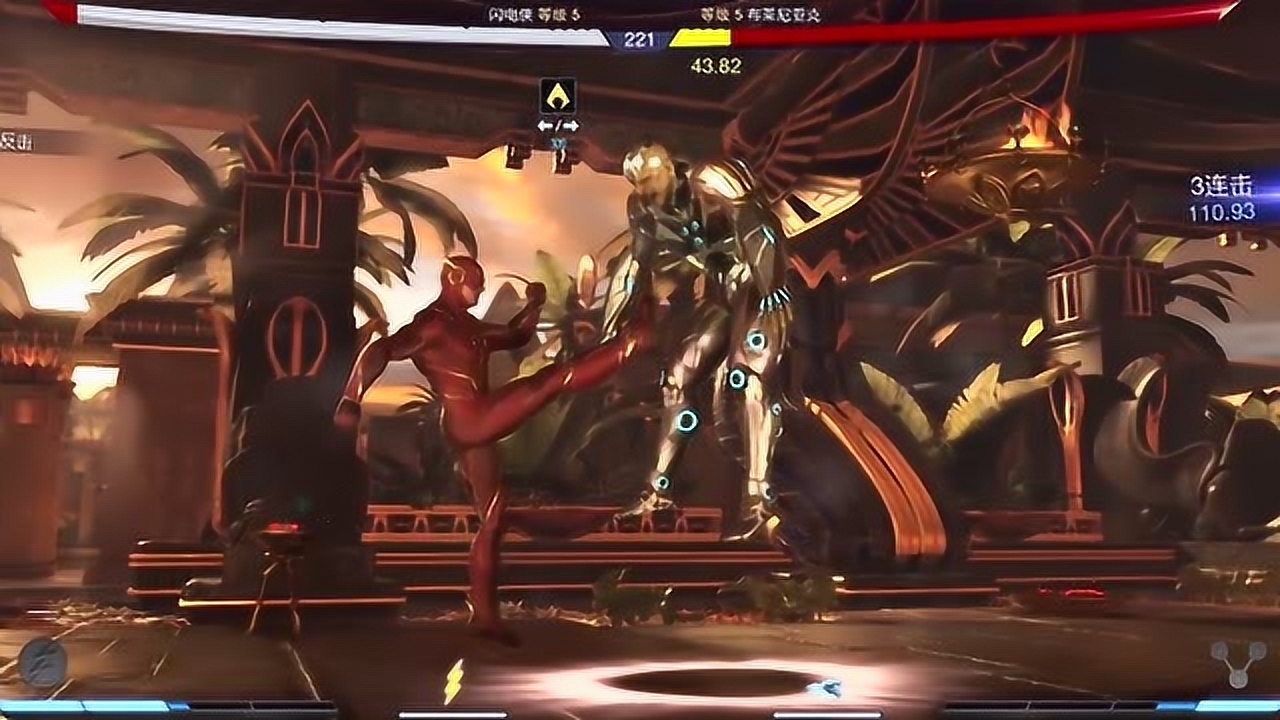Click Brainiac's three-node trait icon
The width and height of the screenshot is (1280, 720).
1238,663
